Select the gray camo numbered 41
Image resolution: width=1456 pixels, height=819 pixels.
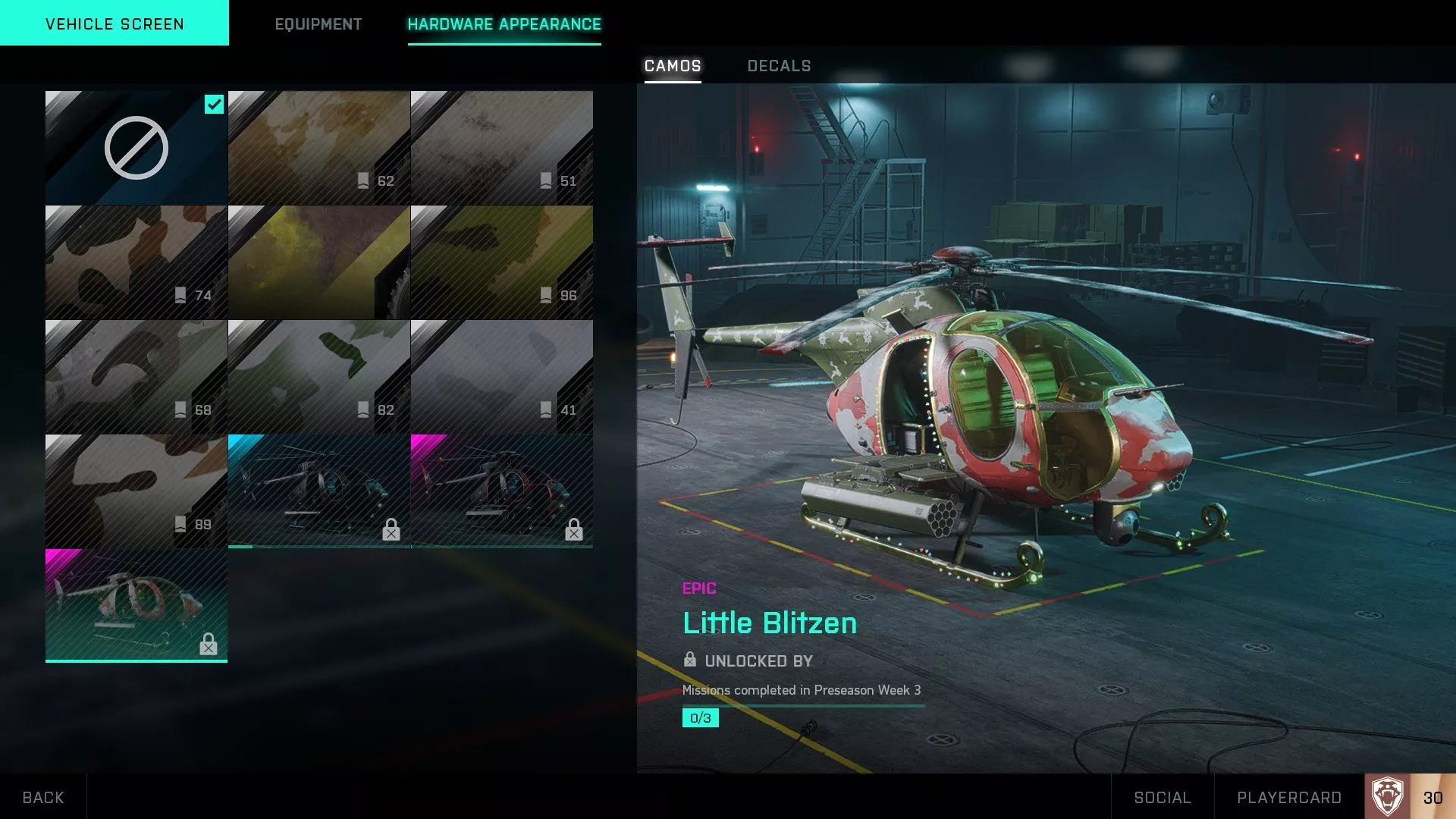501,375
